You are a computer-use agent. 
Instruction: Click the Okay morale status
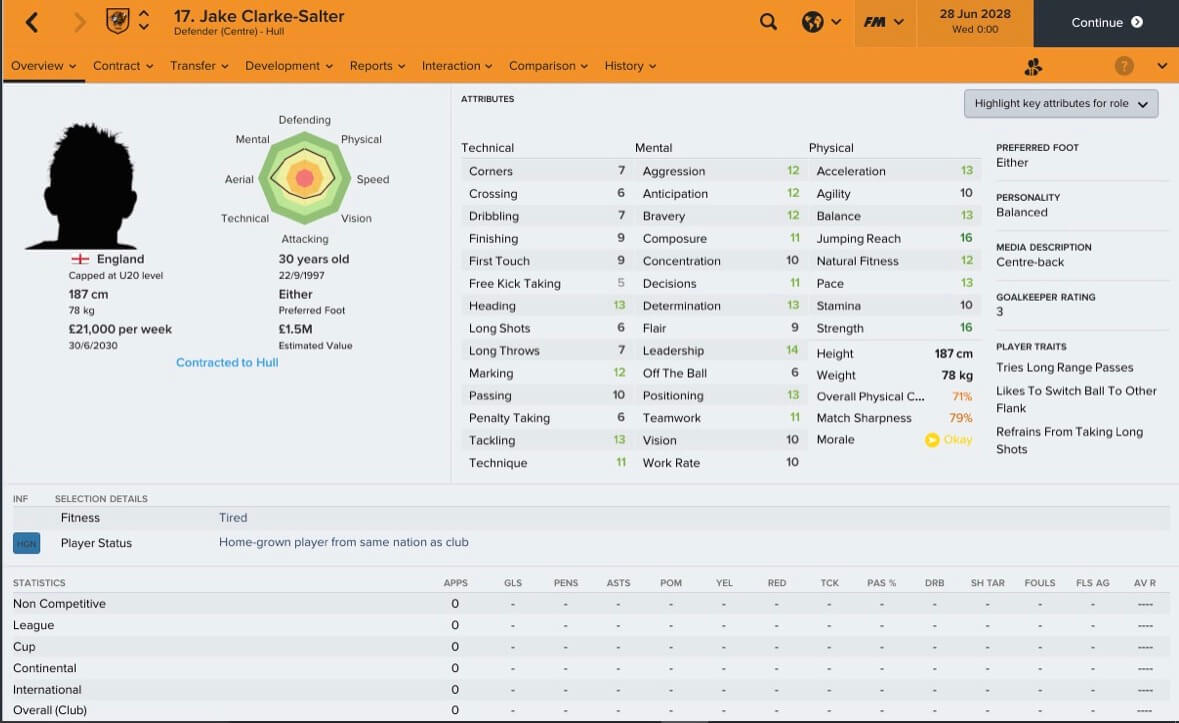pos(948,440)
